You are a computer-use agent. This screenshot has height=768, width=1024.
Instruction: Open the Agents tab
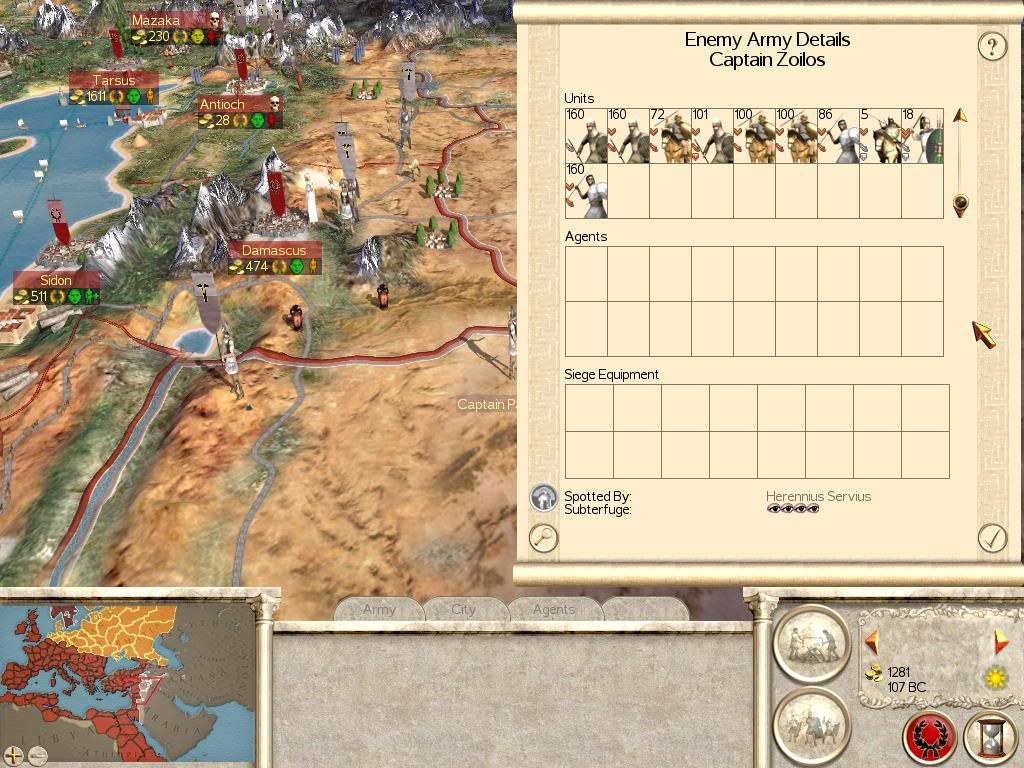pyautogui.click(x=553, y=609)
